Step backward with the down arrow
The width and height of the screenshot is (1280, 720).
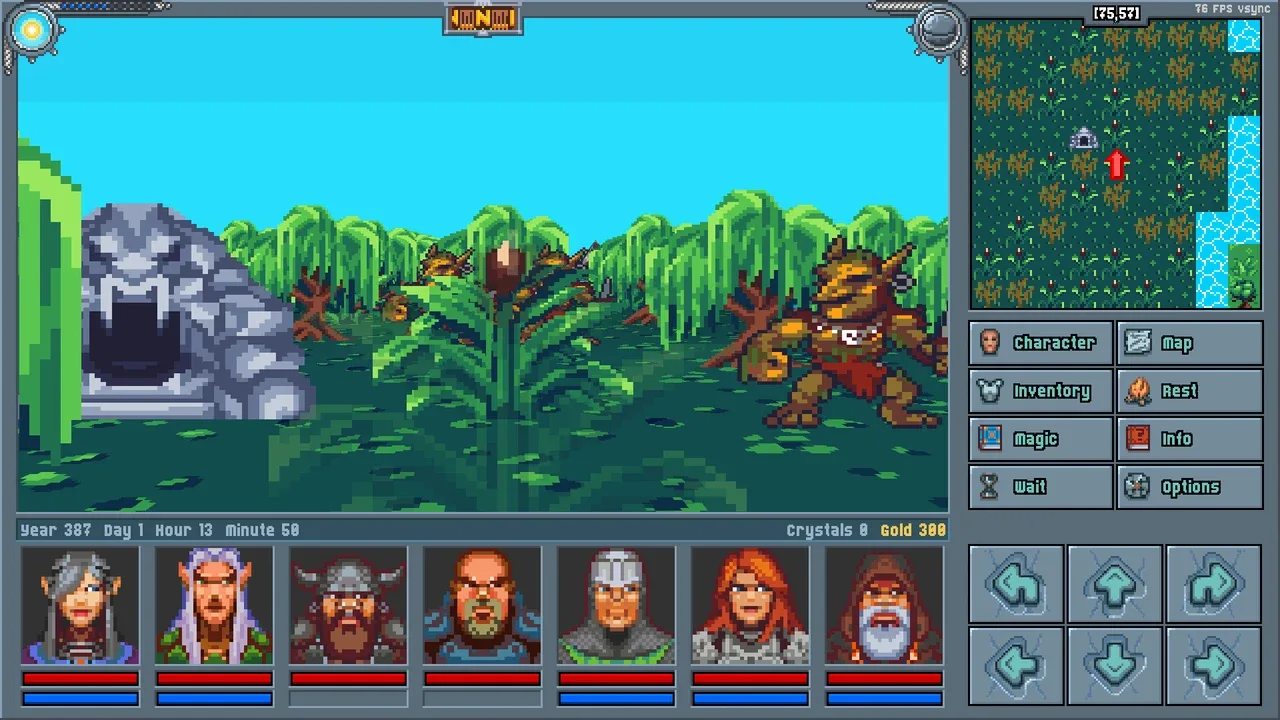tap(1115, 665)
